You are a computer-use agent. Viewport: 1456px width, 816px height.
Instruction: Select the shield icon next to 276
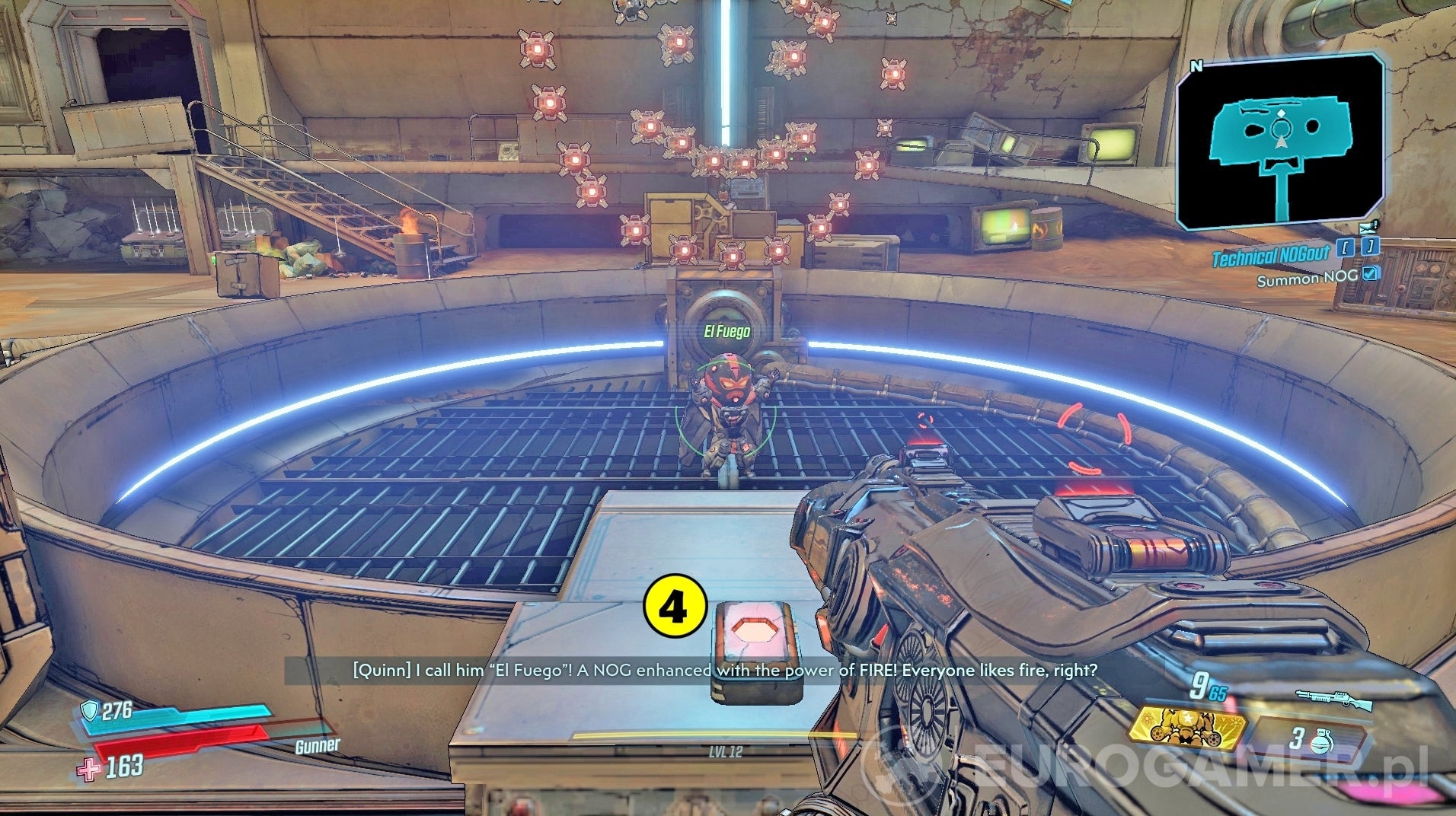coord(90,709)
